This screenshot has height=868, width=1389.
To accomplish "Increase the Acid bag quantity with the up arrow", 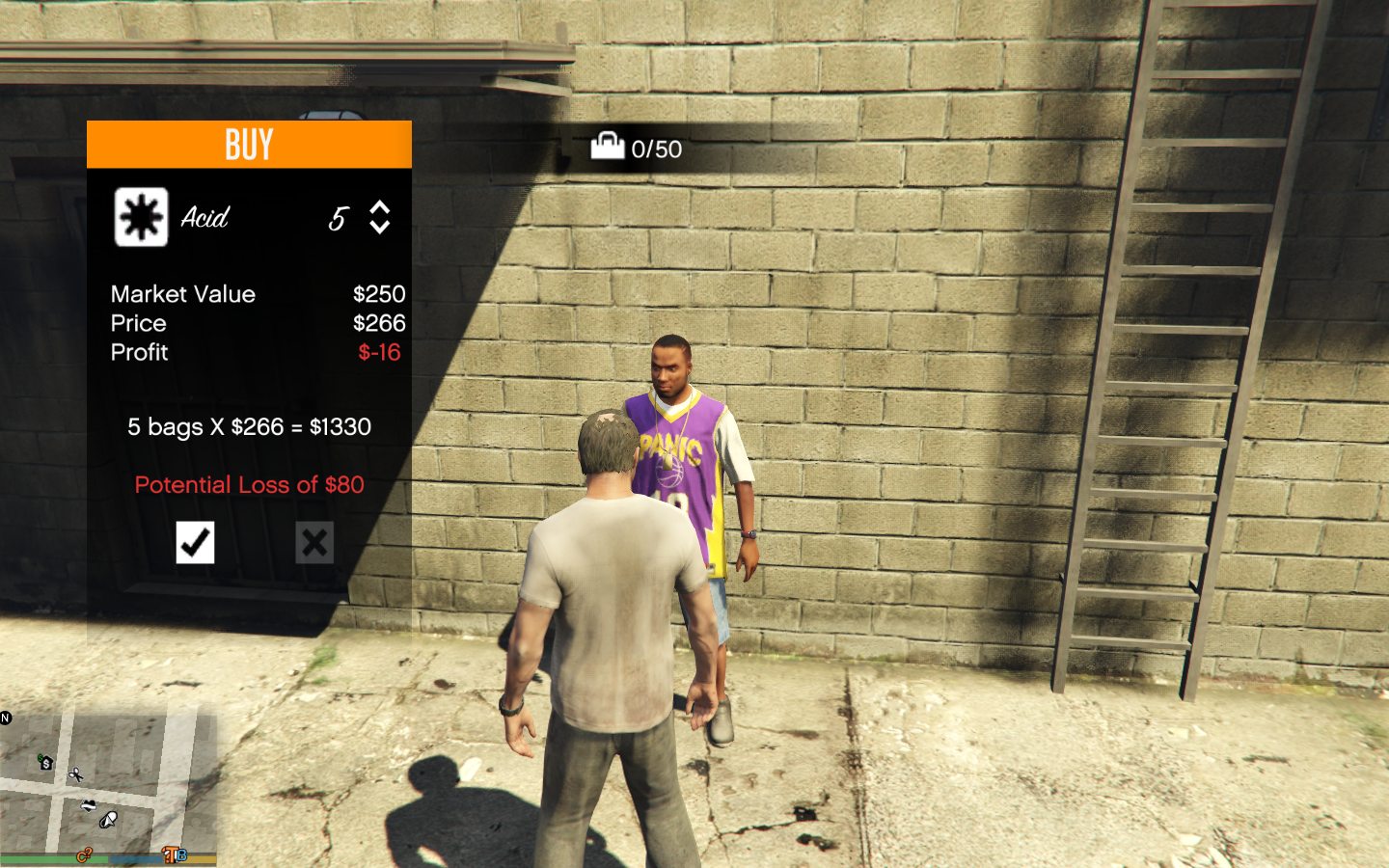I will click(x=380, y=207).
